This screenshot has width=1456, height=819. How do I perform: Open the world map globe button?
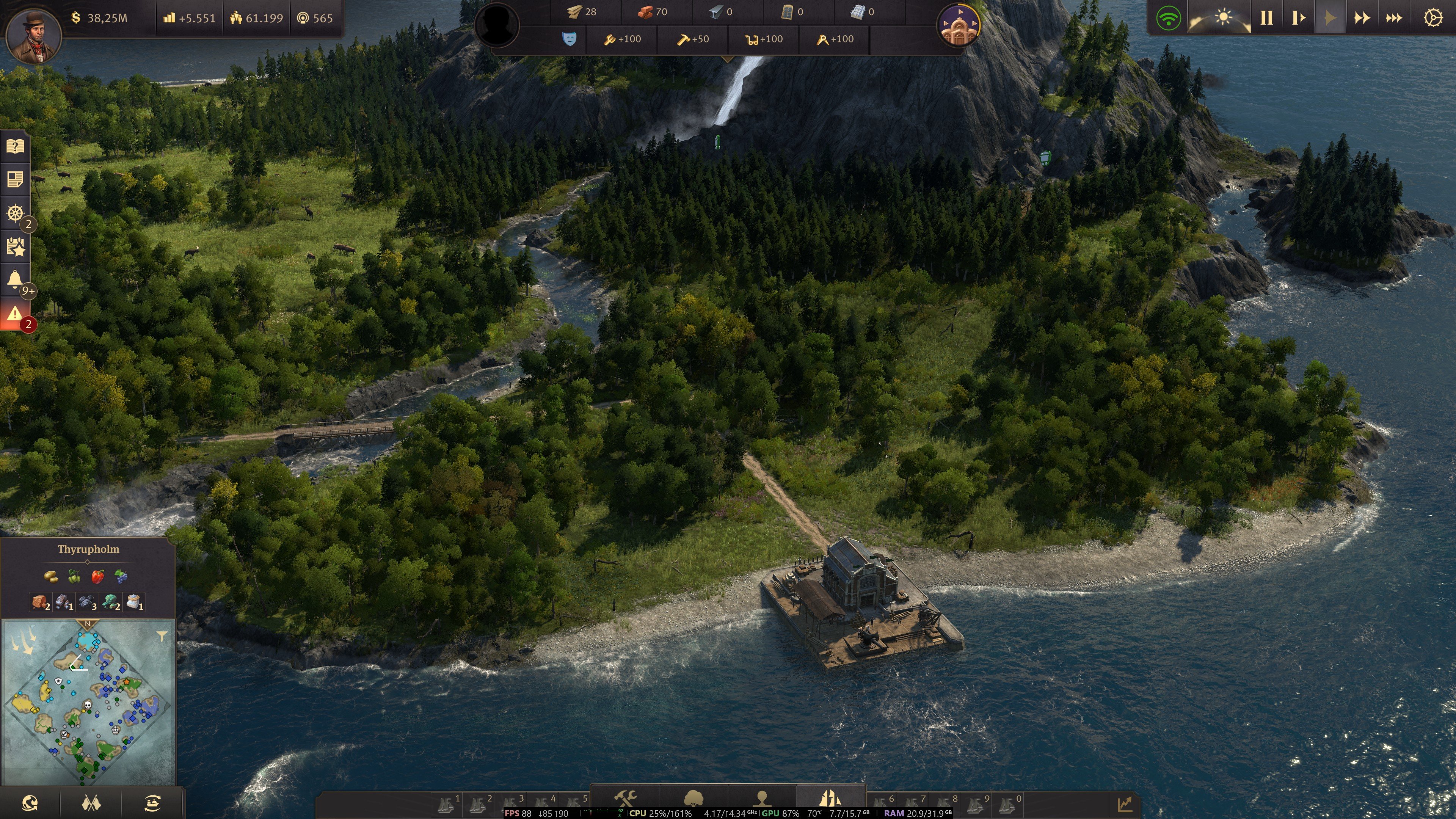30,803
